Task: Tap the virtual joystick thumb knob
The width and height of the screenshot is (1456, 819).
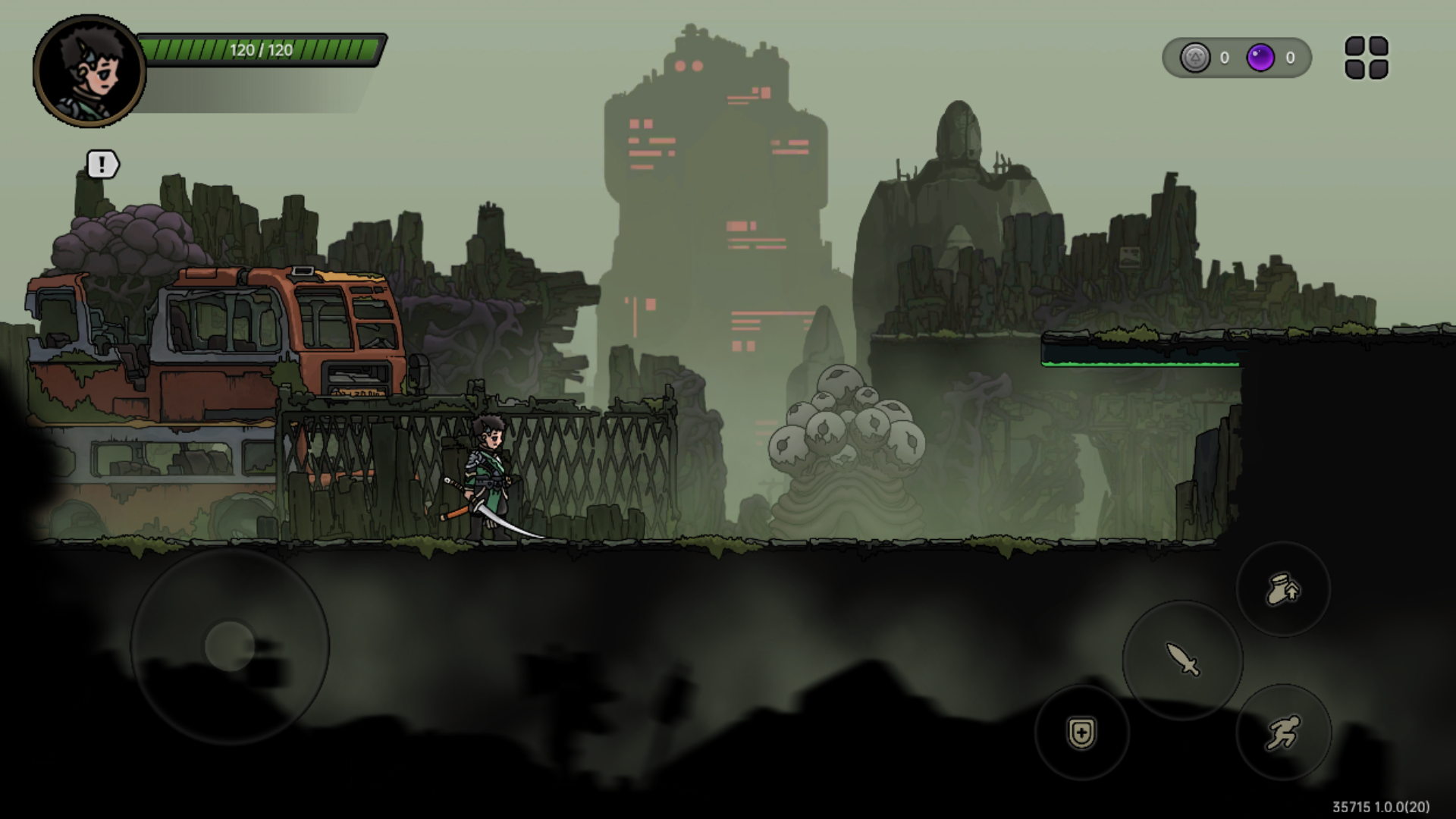Action: tap(229, 646)
